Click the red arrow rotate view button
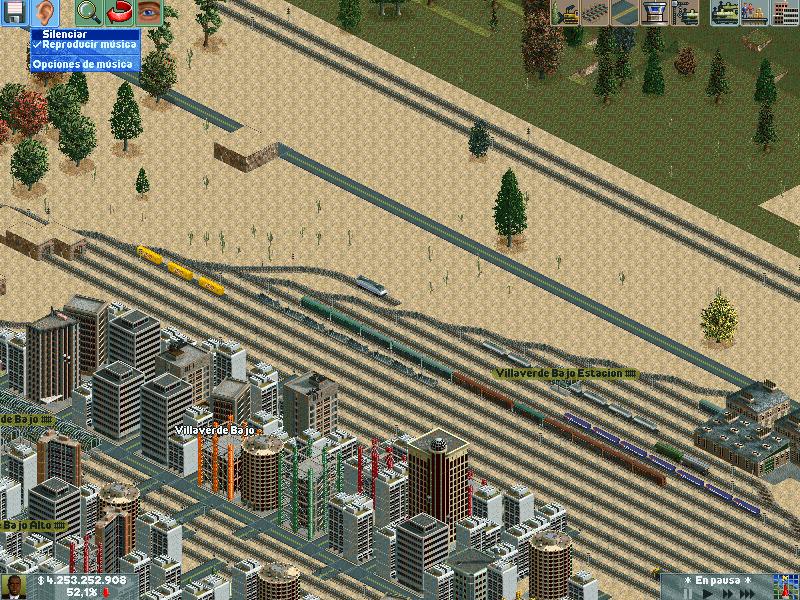The image size is (800, 600). [119, 13]
